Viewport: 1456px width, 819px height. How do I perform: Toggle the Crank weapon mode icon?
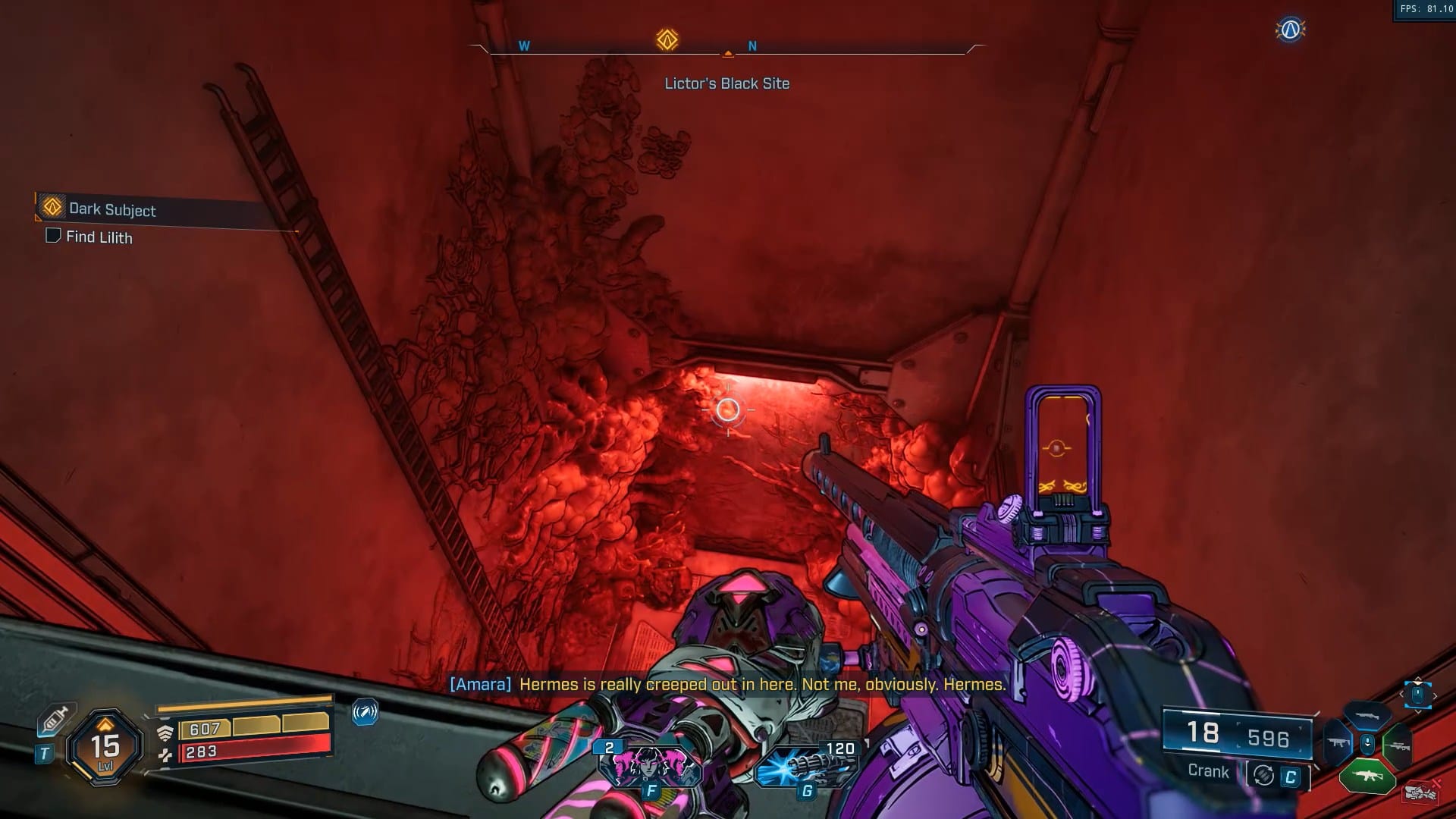[x=1263, y=775]
